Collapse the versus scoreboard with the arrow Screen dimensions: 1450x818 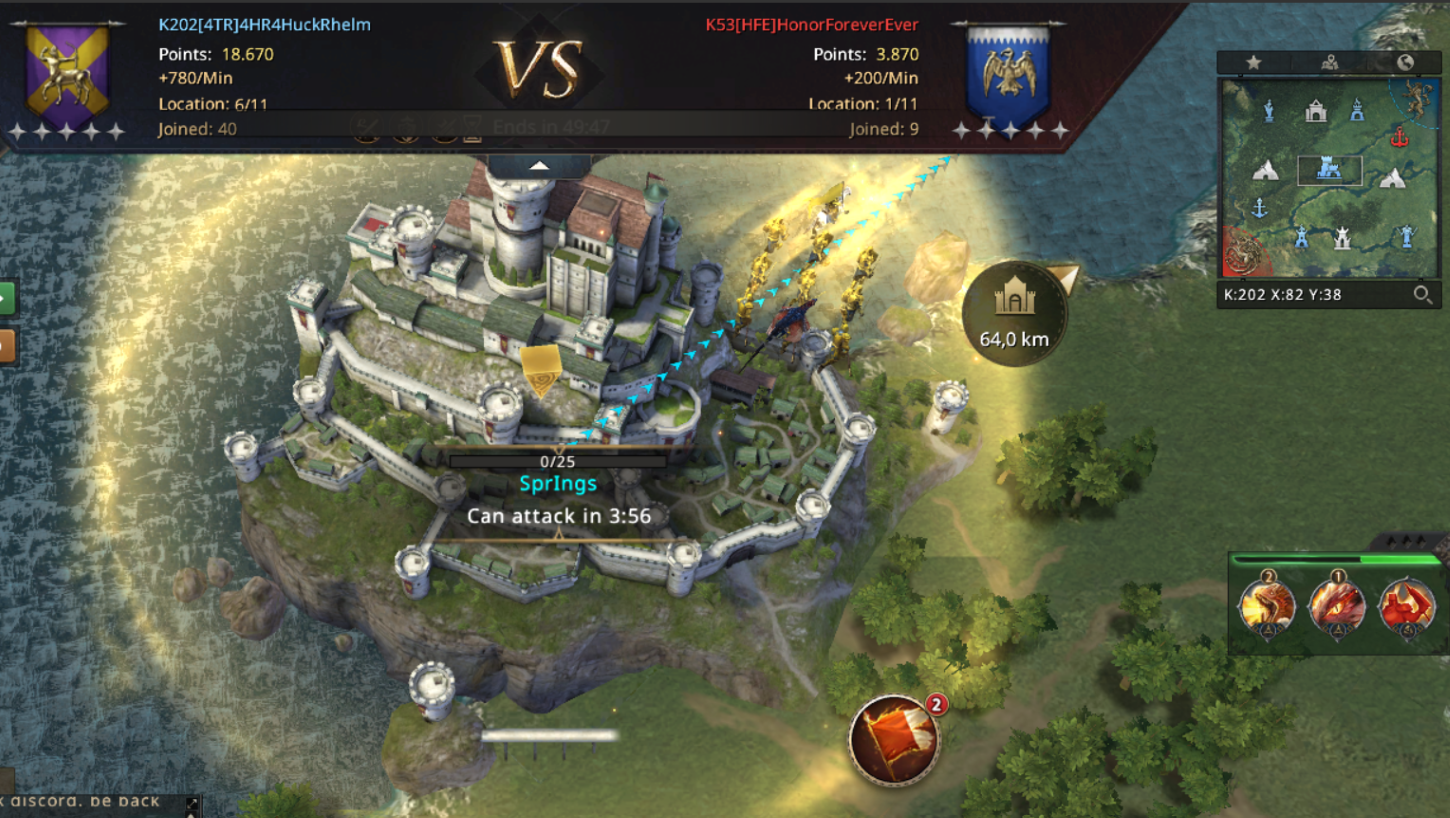[x=539, y=165]
